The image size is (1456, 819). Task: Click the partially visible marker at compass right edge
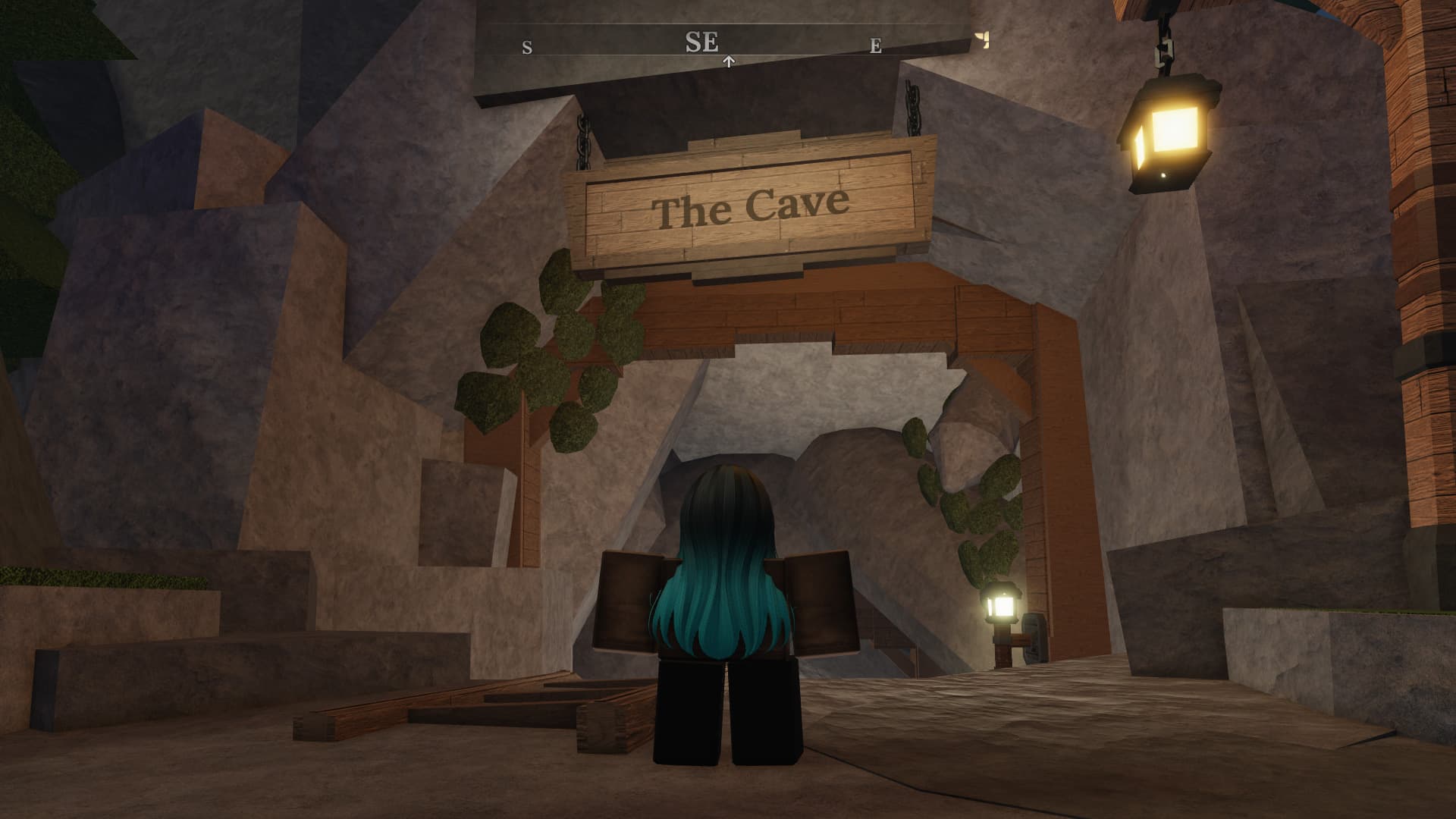click(x=983, y=39)
